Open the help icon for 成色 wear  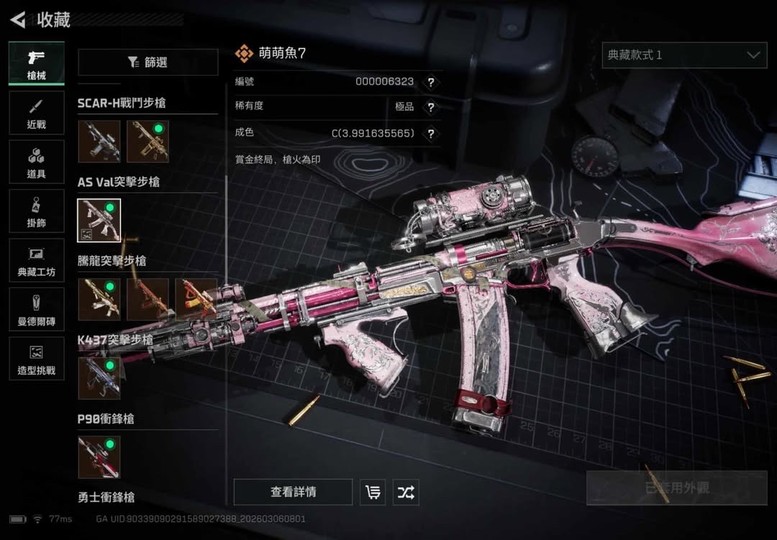[431, 133]
